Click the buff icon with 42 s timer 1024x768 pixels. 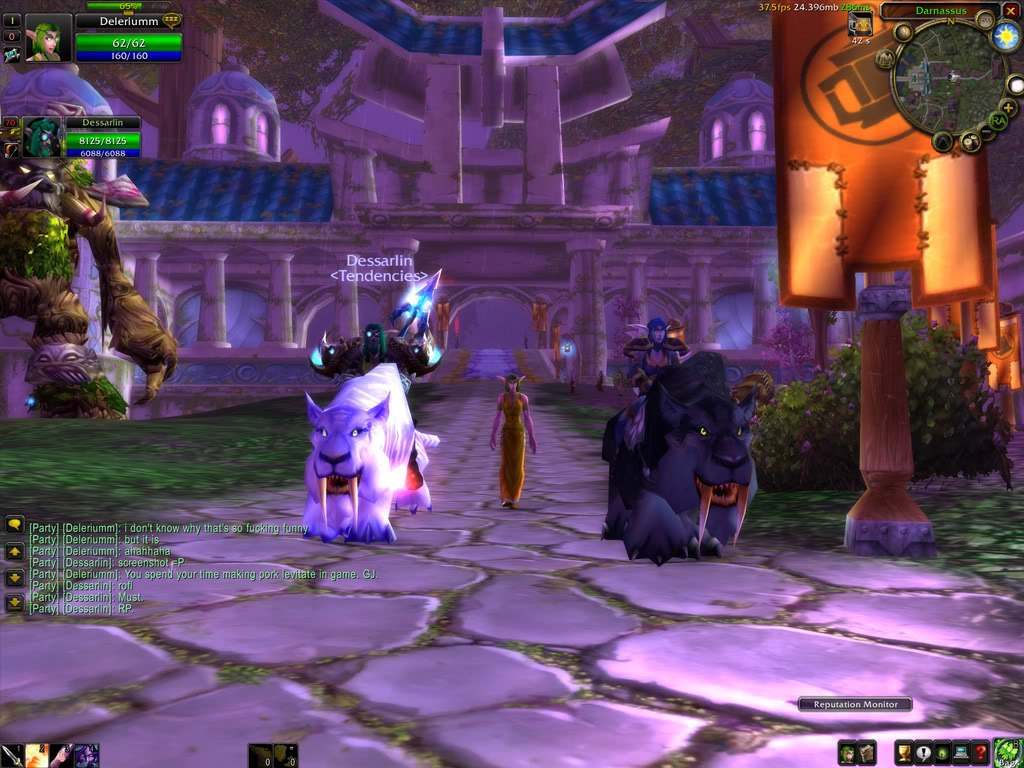[x=860, y=26]
